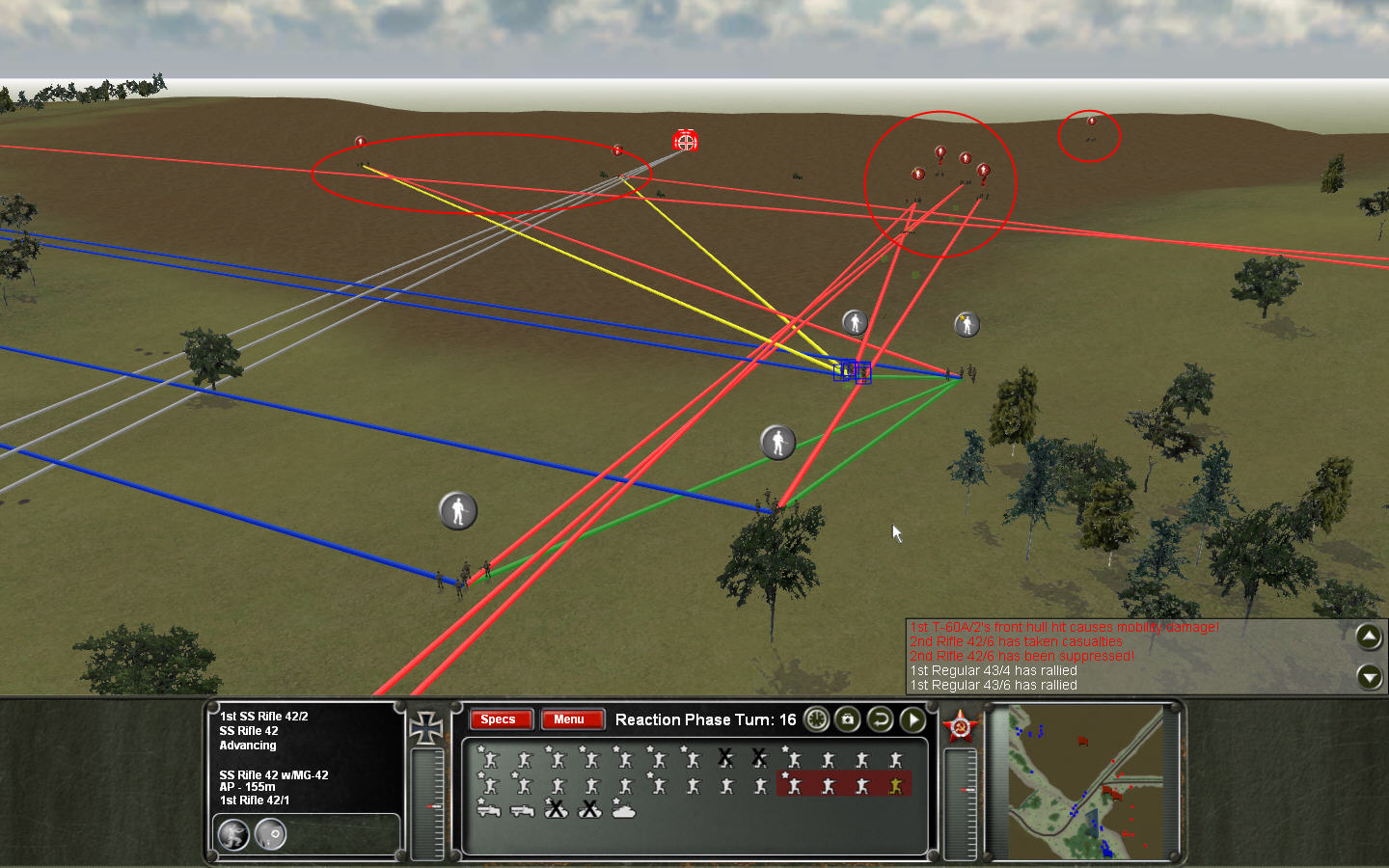Click the curved return arrow button
The width and height of the screenshot is (1389, 868).
pyautogui.click(x=880, y=719)
